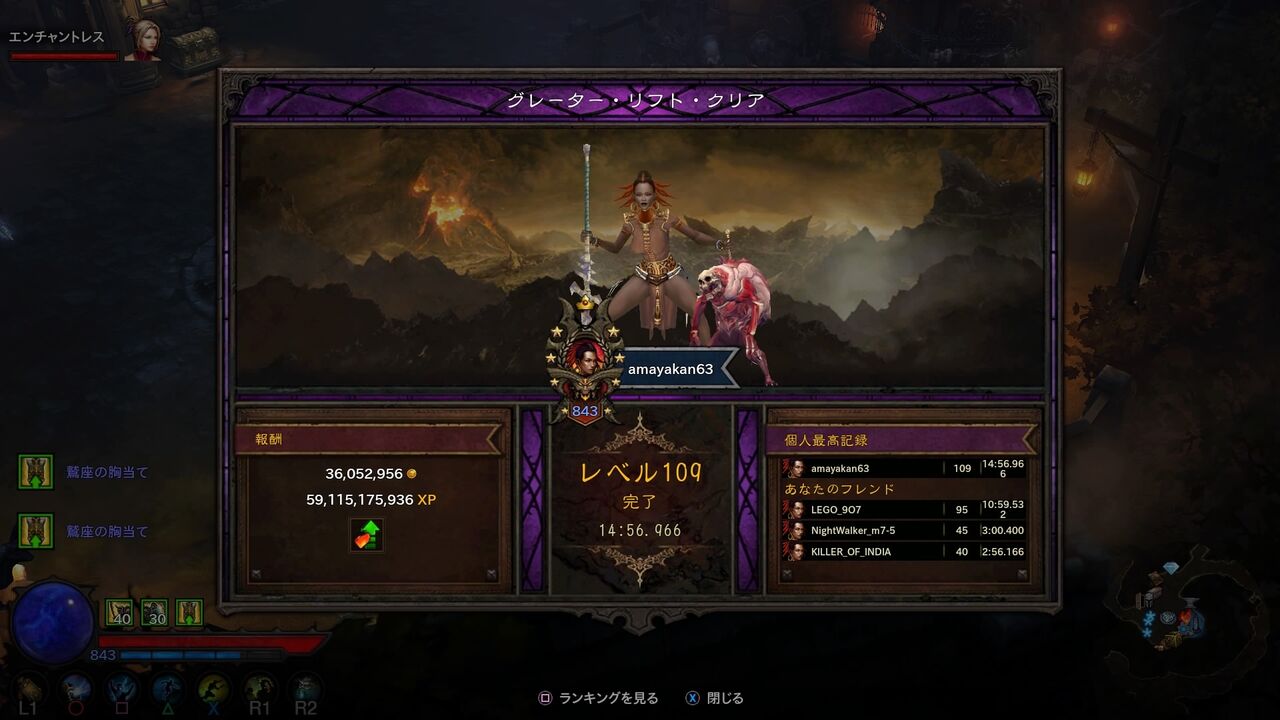Select the L1 skill icon on action bar
1280x720 pixels.
[28, 686]
